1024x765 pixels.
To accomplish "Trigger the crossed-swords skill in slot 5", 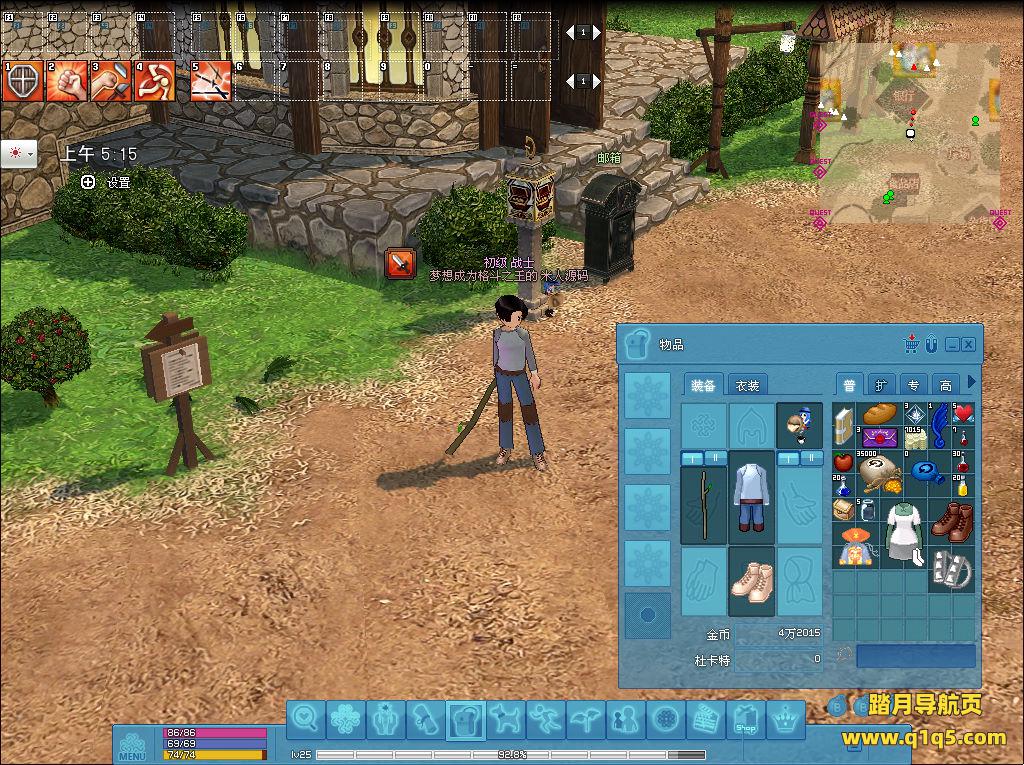I will pos(211,82).
